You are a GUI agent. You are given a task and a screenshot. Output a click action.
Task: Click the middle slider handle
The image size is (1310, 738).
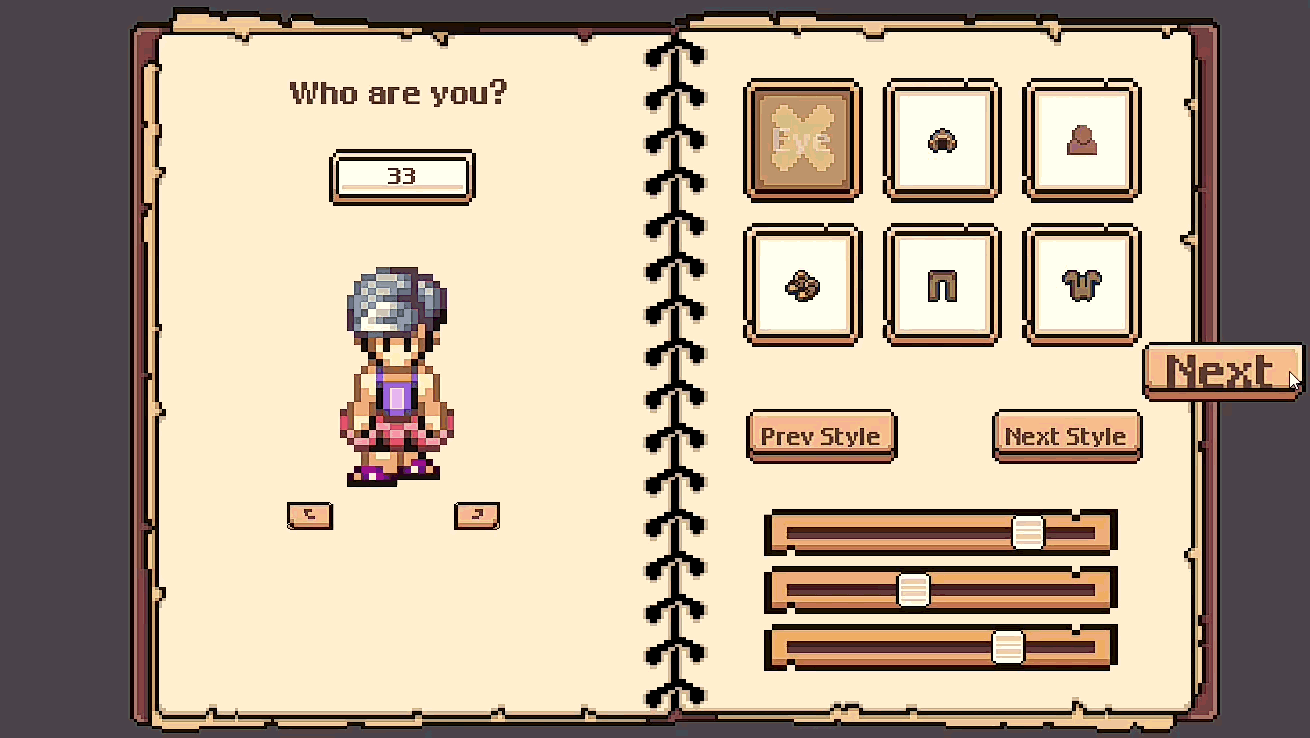pos(911,588)
